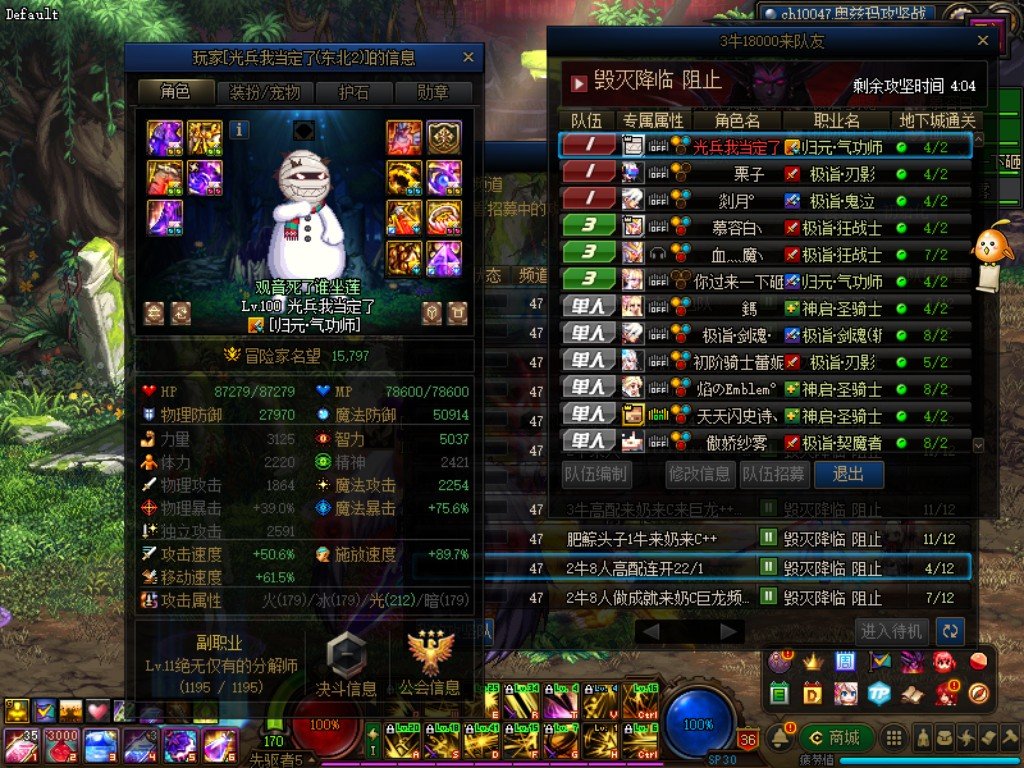
Task: Click the 退出 button
Action: [x=848, y=474]
